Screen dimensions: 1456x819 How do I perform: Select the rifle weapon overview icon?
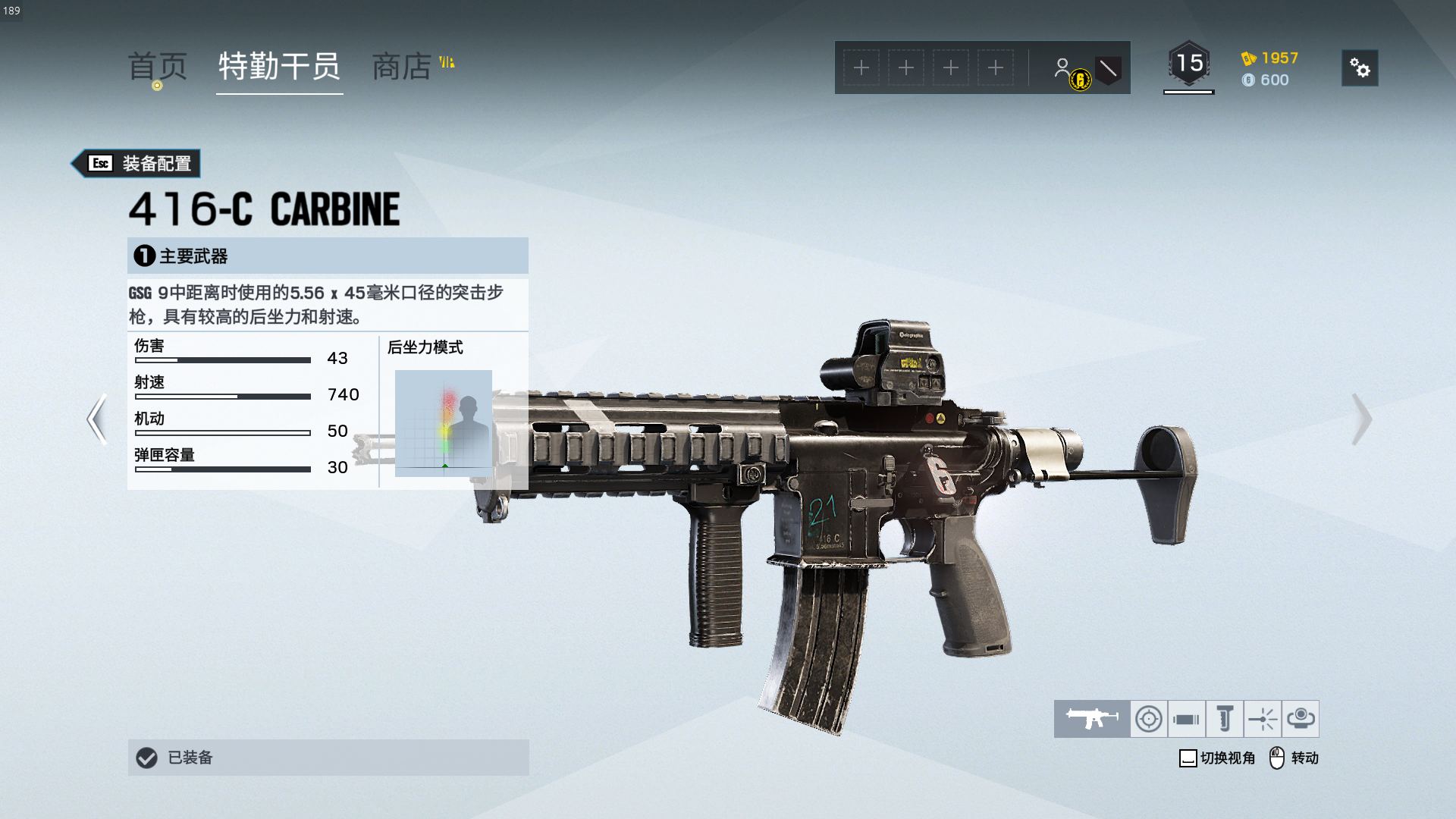(x=1092, y=719)
